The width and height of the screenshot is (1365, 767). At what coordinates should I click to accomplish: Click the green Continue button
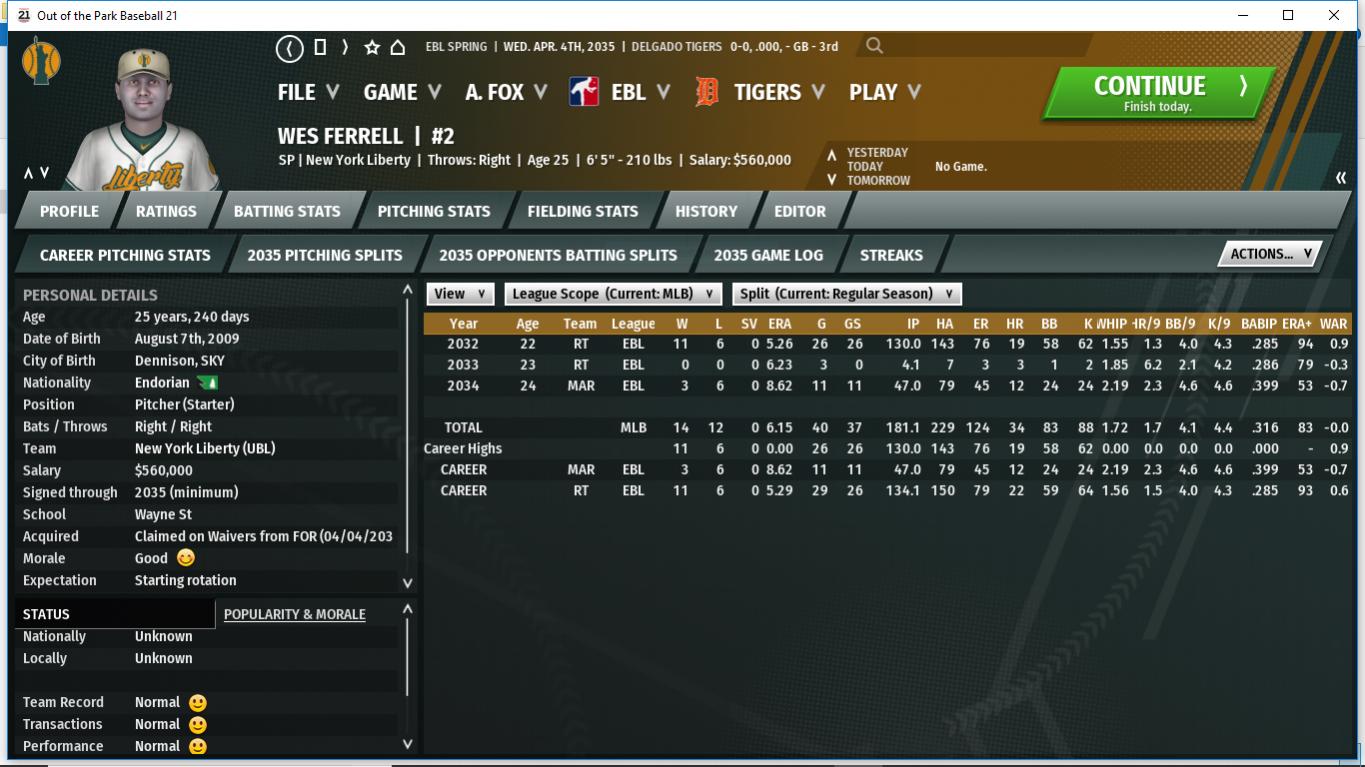1157,93
